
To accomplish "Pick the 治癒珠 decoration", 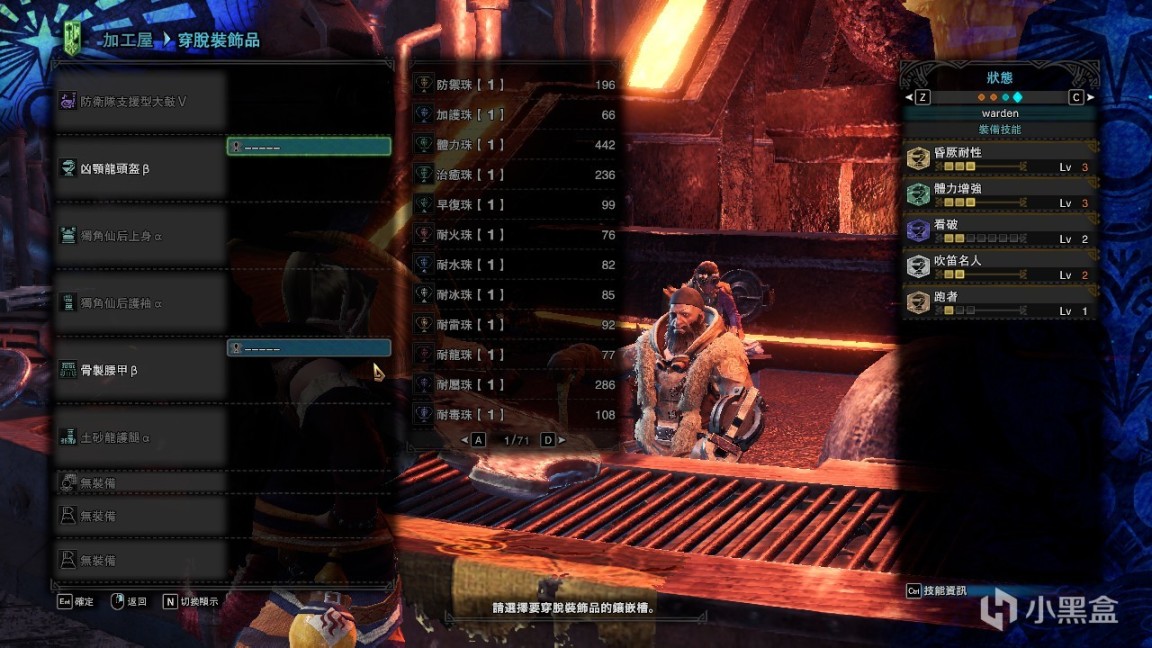I will [x=516, y=175].
